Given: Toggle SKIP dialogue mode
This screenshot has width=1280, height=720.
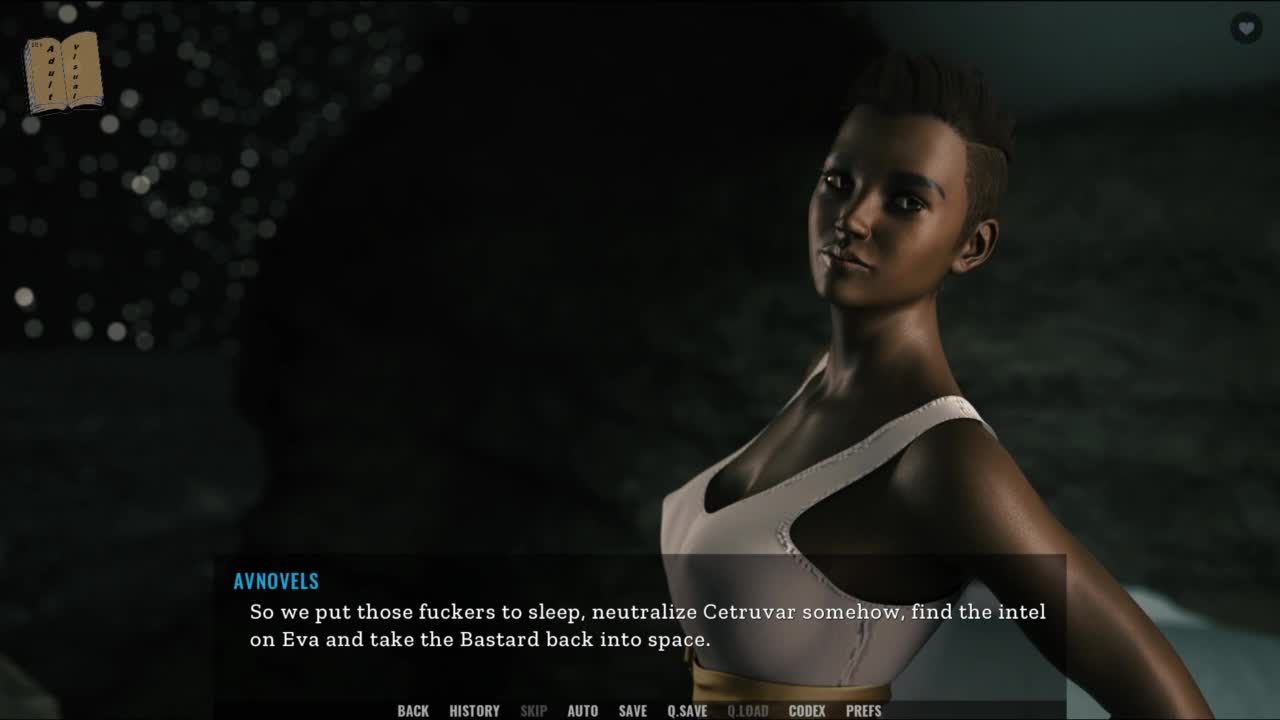Looking at the screenshot, I should pos(533,711).
